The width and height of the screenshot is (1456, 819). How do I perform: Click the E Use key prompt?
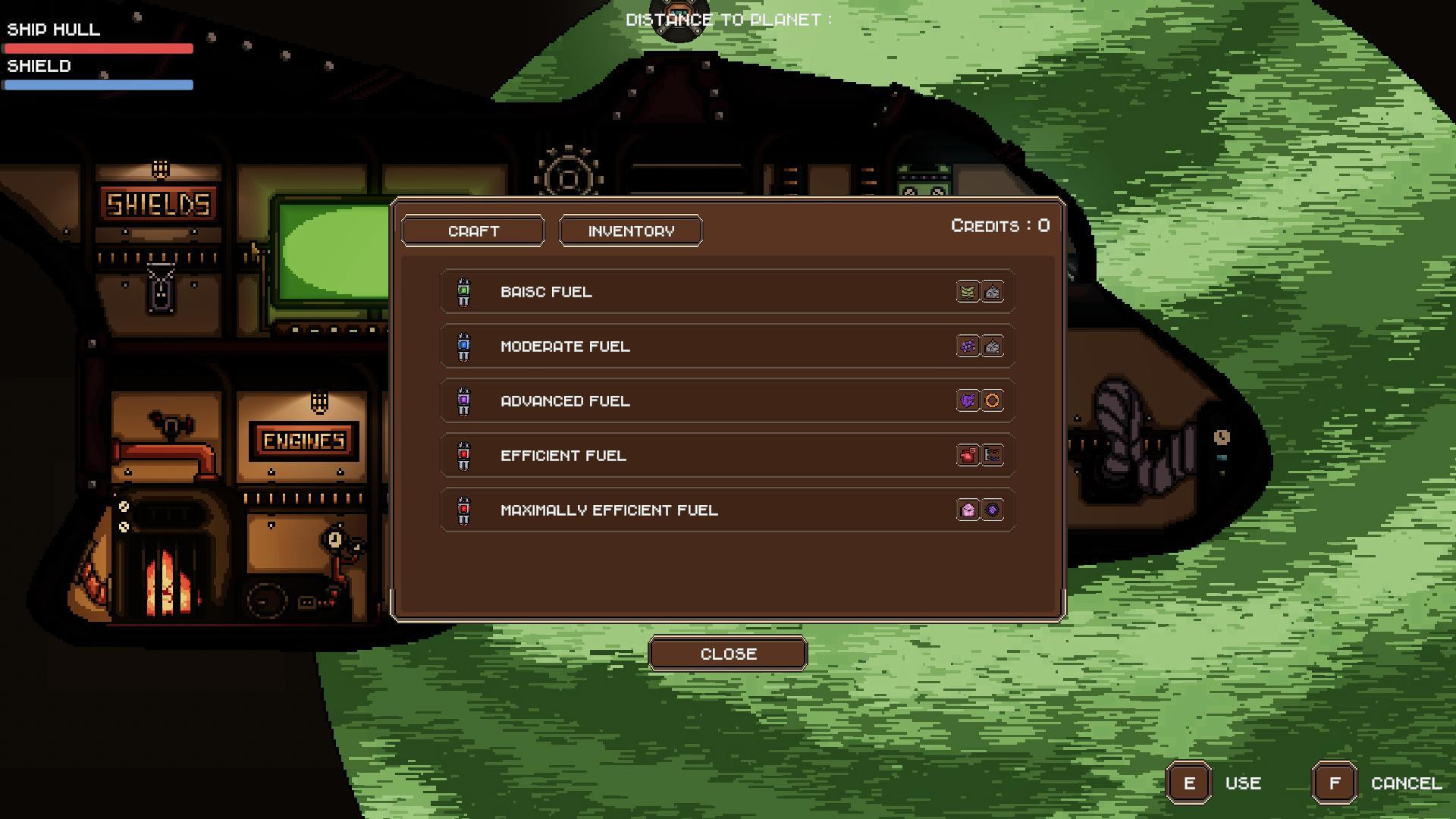pyautogui.click(x=1188, y=783)
